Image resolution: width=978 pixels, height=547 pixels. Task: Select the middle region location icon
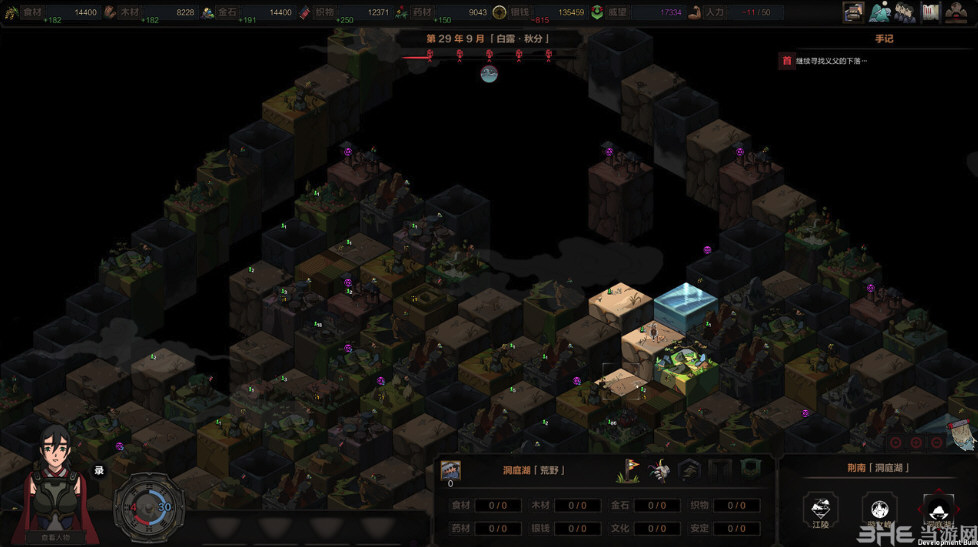click(879, 509)
